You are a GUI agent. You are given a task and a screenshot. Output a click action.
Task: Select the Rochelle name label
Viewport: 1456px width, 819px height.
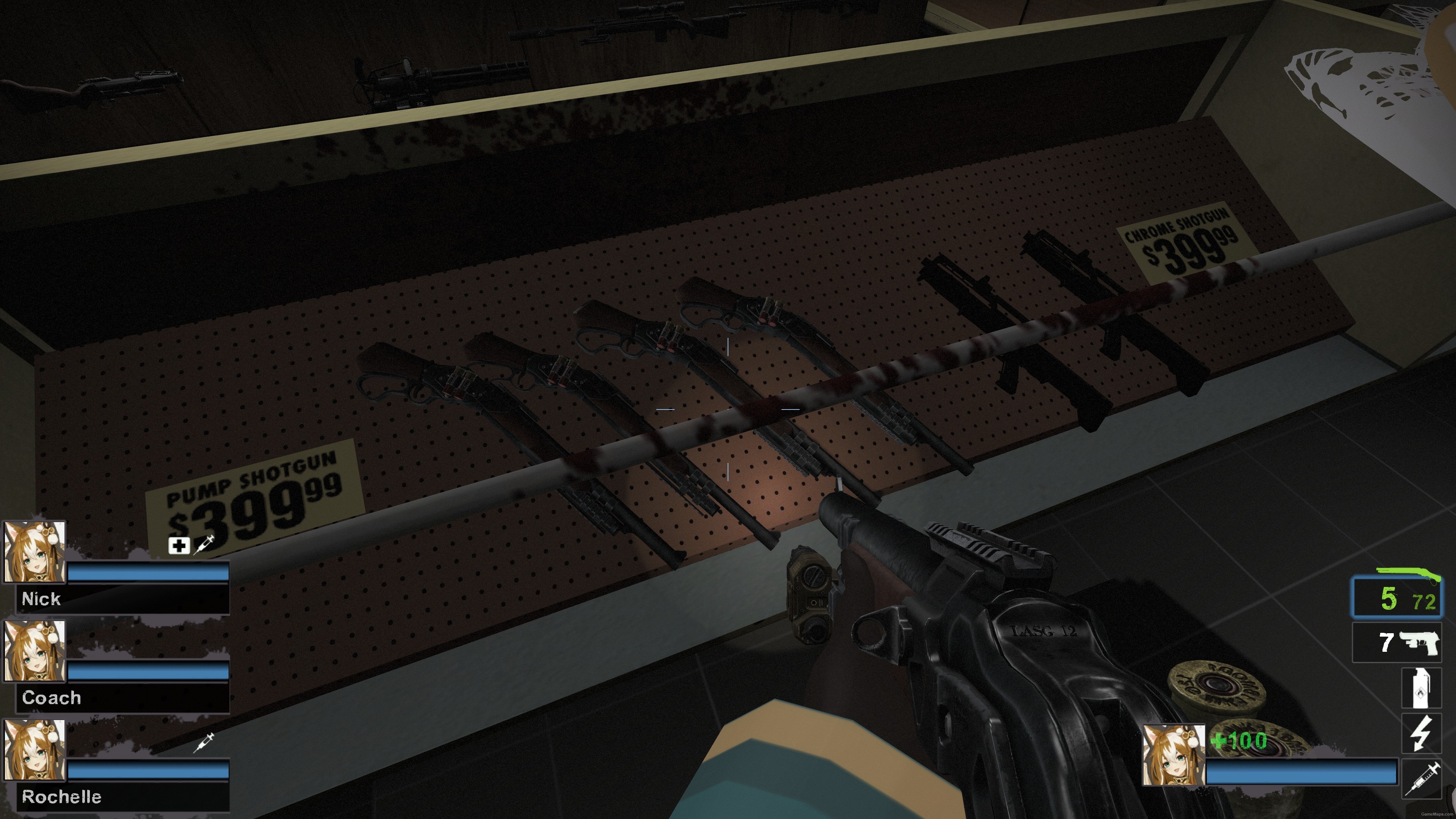pos(62,798)
